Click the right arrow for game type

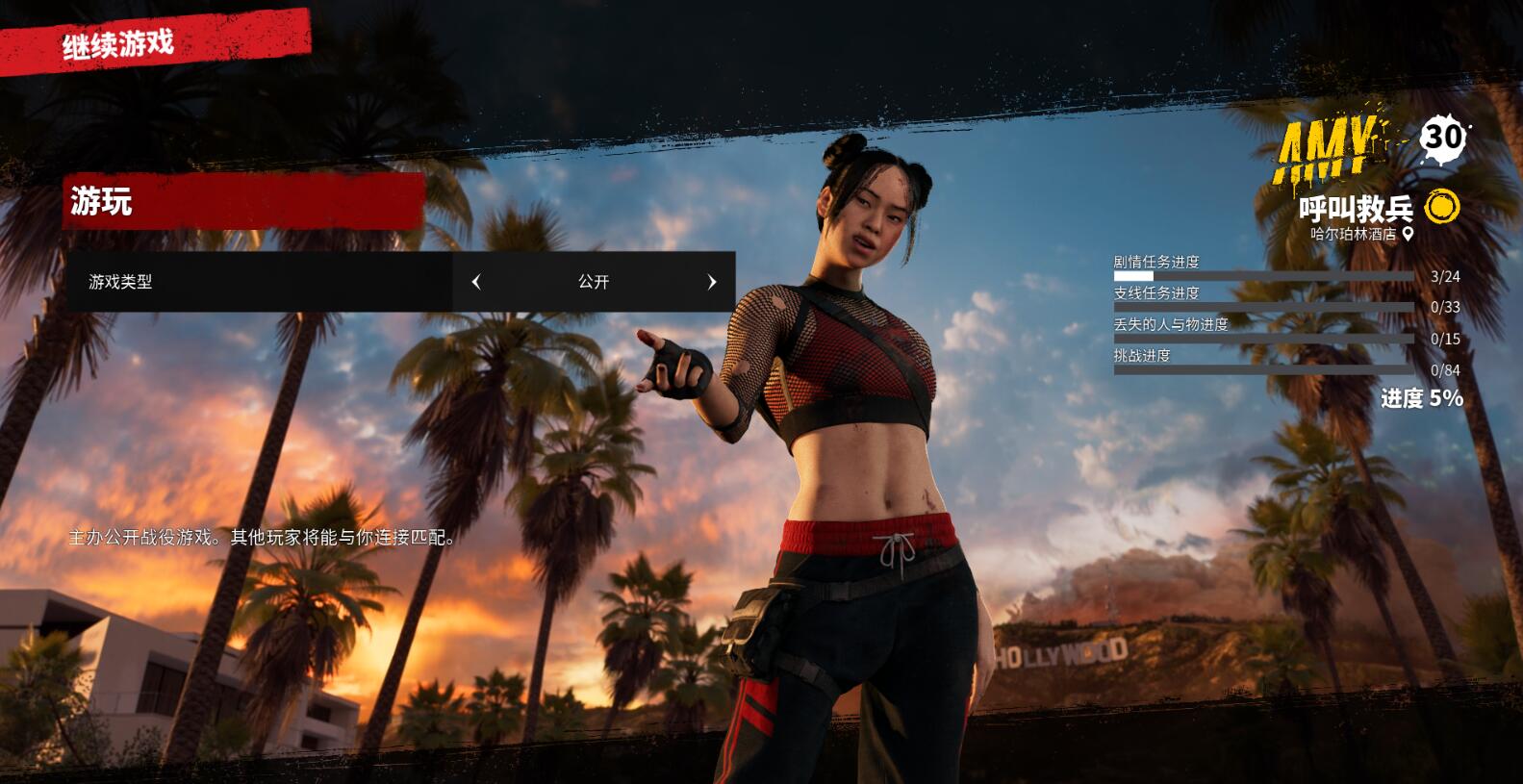712,282
